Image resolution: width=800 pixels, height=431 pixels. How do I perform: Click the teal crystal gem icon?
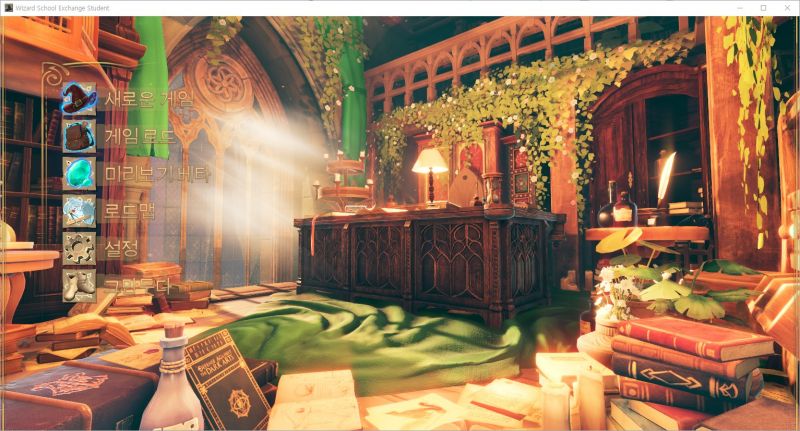[79, 173]
